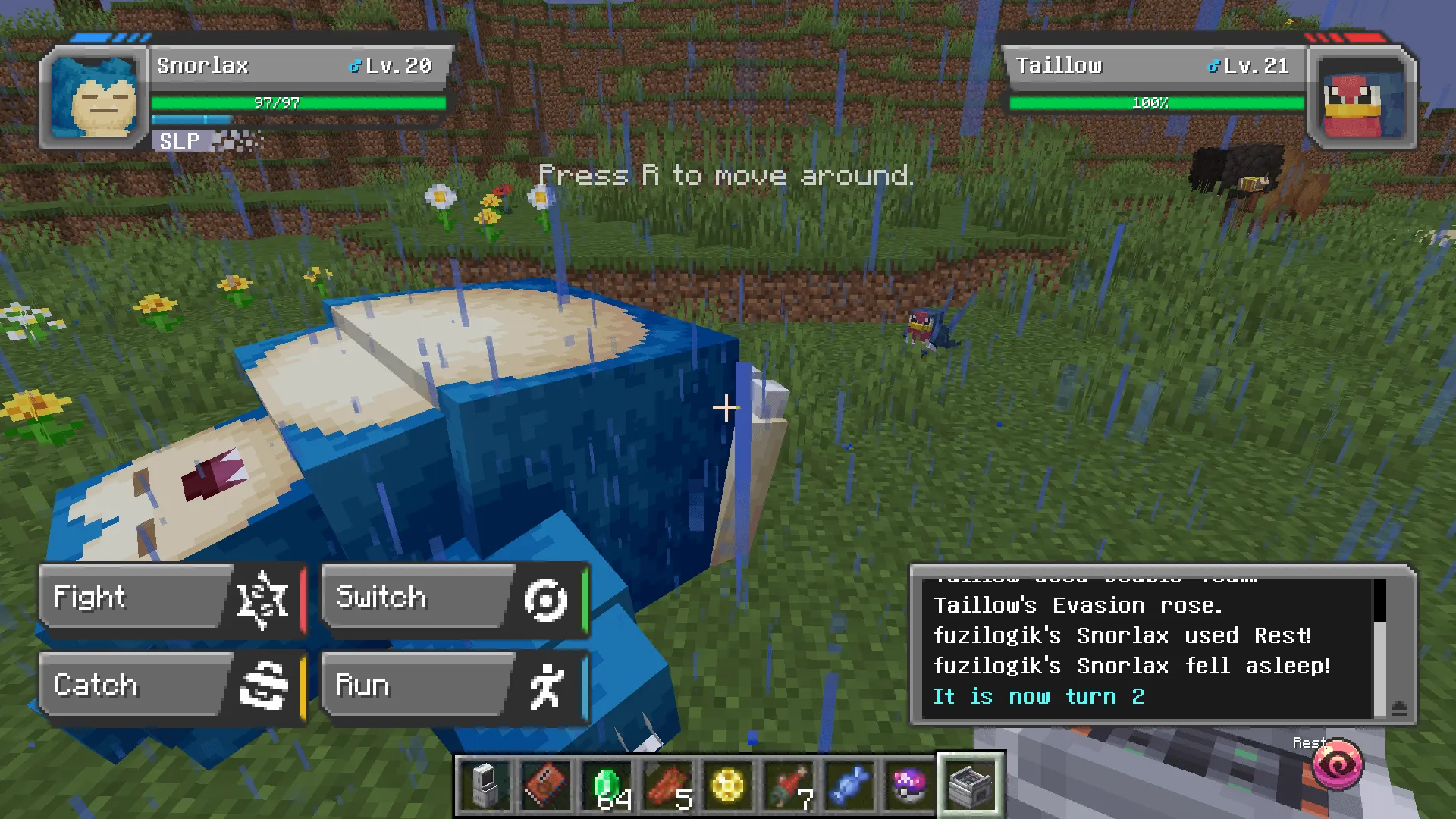This screenshot has width=1456, height=819.
Task: Click the Switch pokeball swap icon
Action: (x=547, y=599)
